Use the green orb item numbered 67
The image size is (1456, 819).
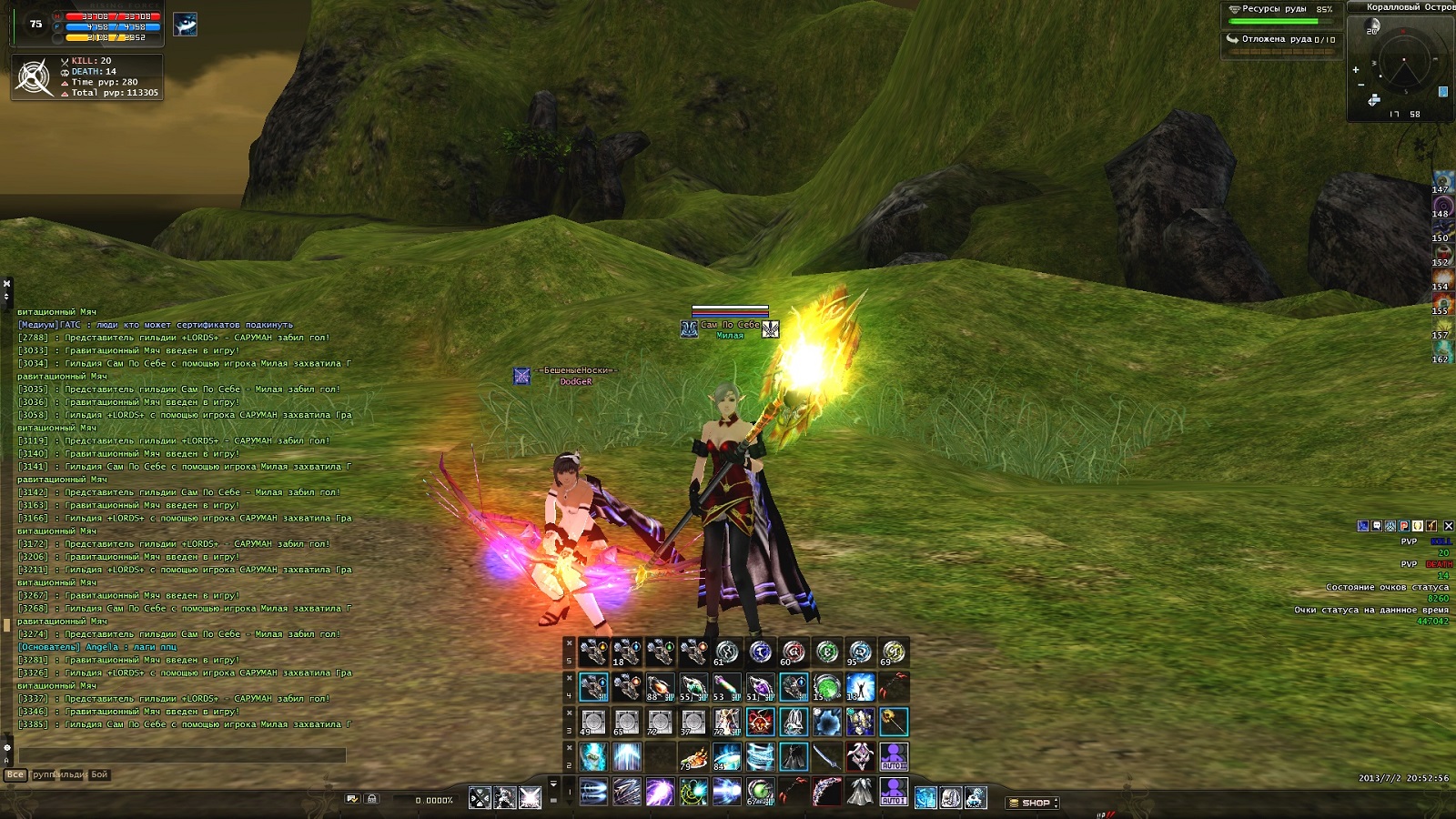760,793
